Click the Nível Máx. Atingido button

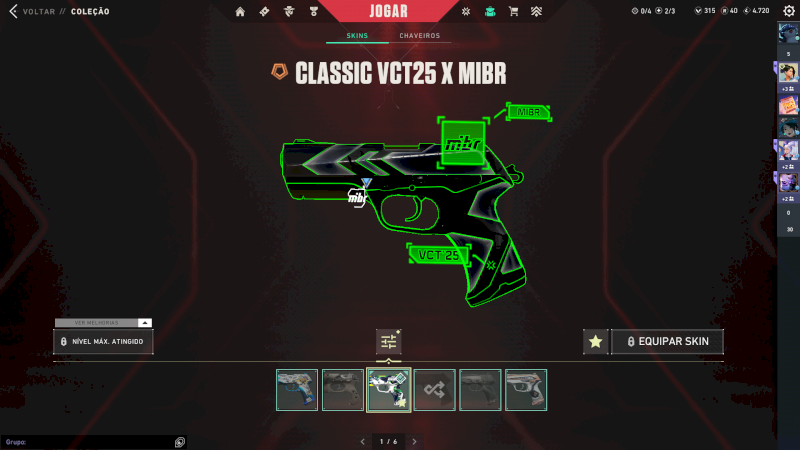(x=103, y=342)
